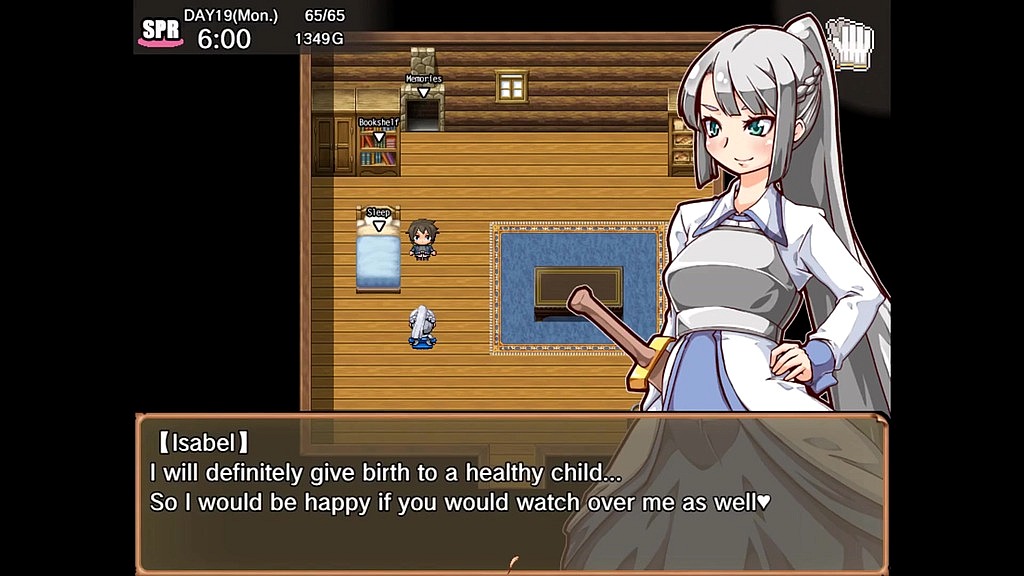1024x576 pixels.
Task: Choose the Bookshelf interaction marker
Action: [378, 128]
